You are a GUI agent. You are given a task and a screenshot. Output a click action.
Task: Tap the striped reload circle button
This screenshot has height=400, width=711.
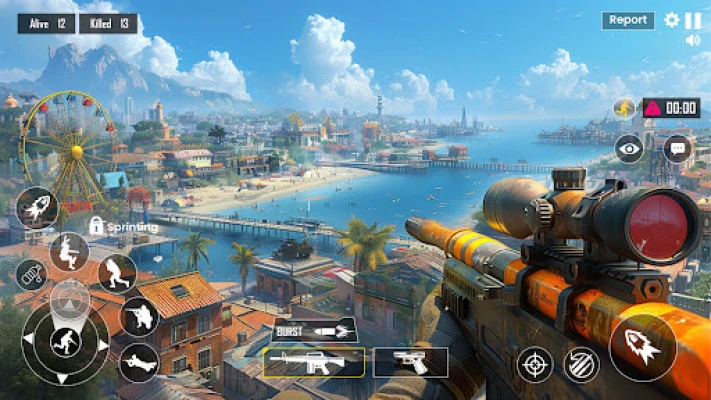coord(581,363)
